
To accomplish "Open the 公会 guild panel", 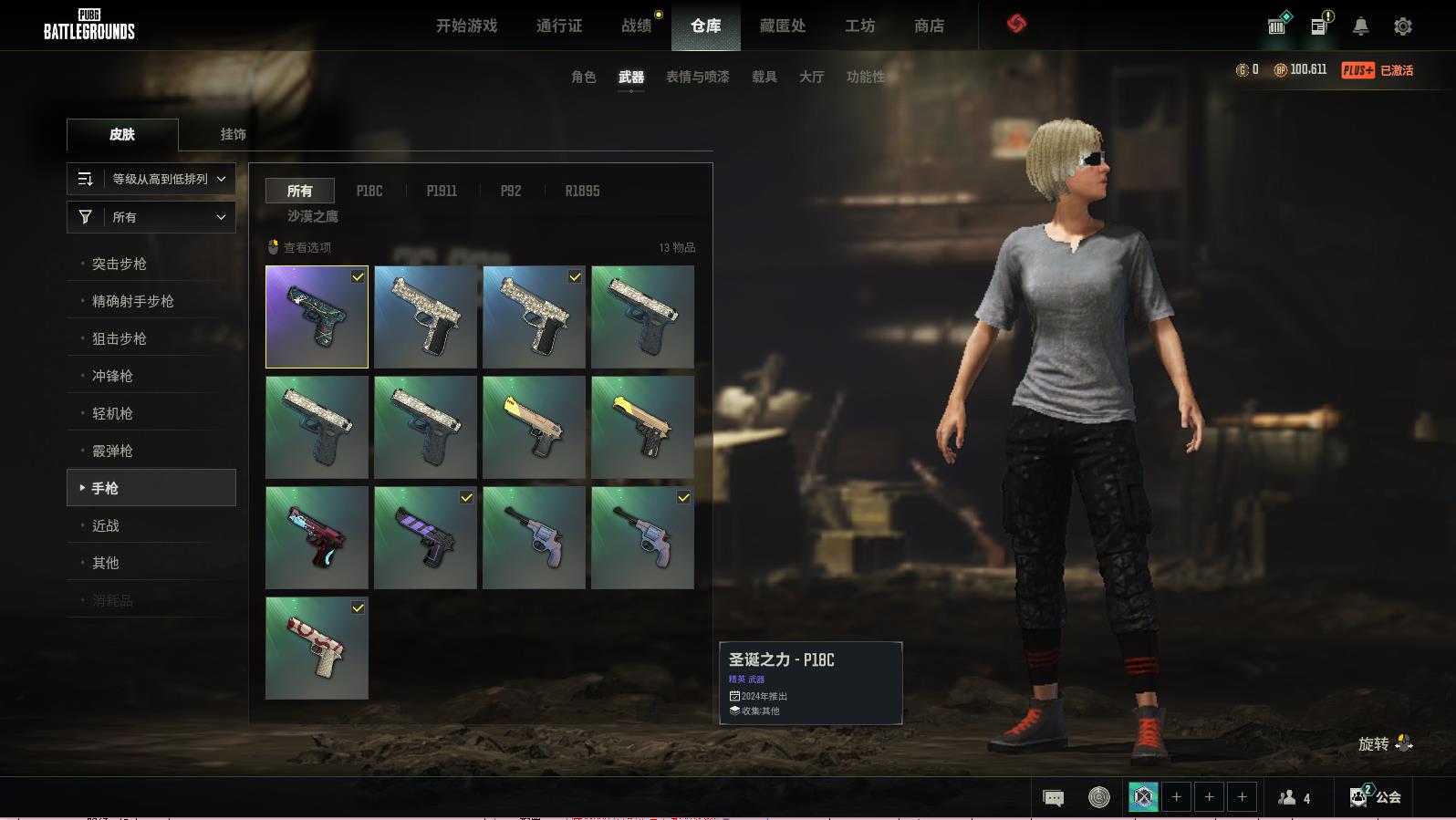I will coord(1377,796).
